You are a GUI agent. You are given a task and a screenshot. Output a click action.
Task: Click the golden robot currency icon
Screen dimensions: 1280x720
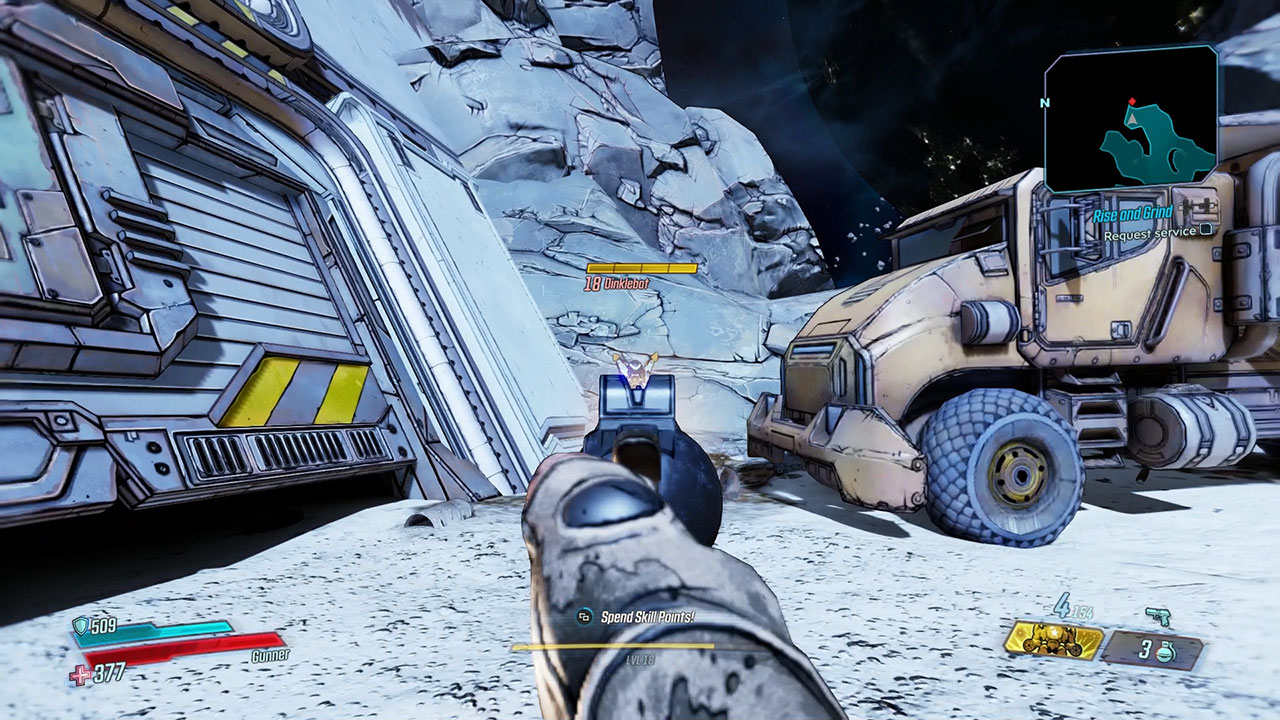pos(1052,640)
